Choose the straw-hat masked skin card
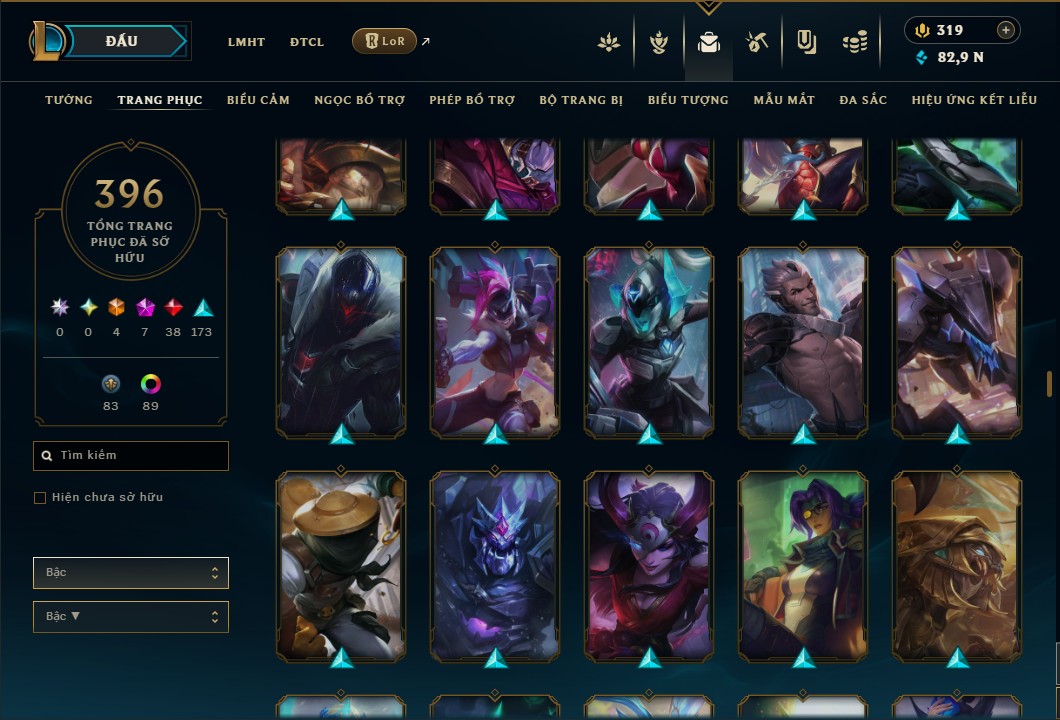 click(341, 566)
